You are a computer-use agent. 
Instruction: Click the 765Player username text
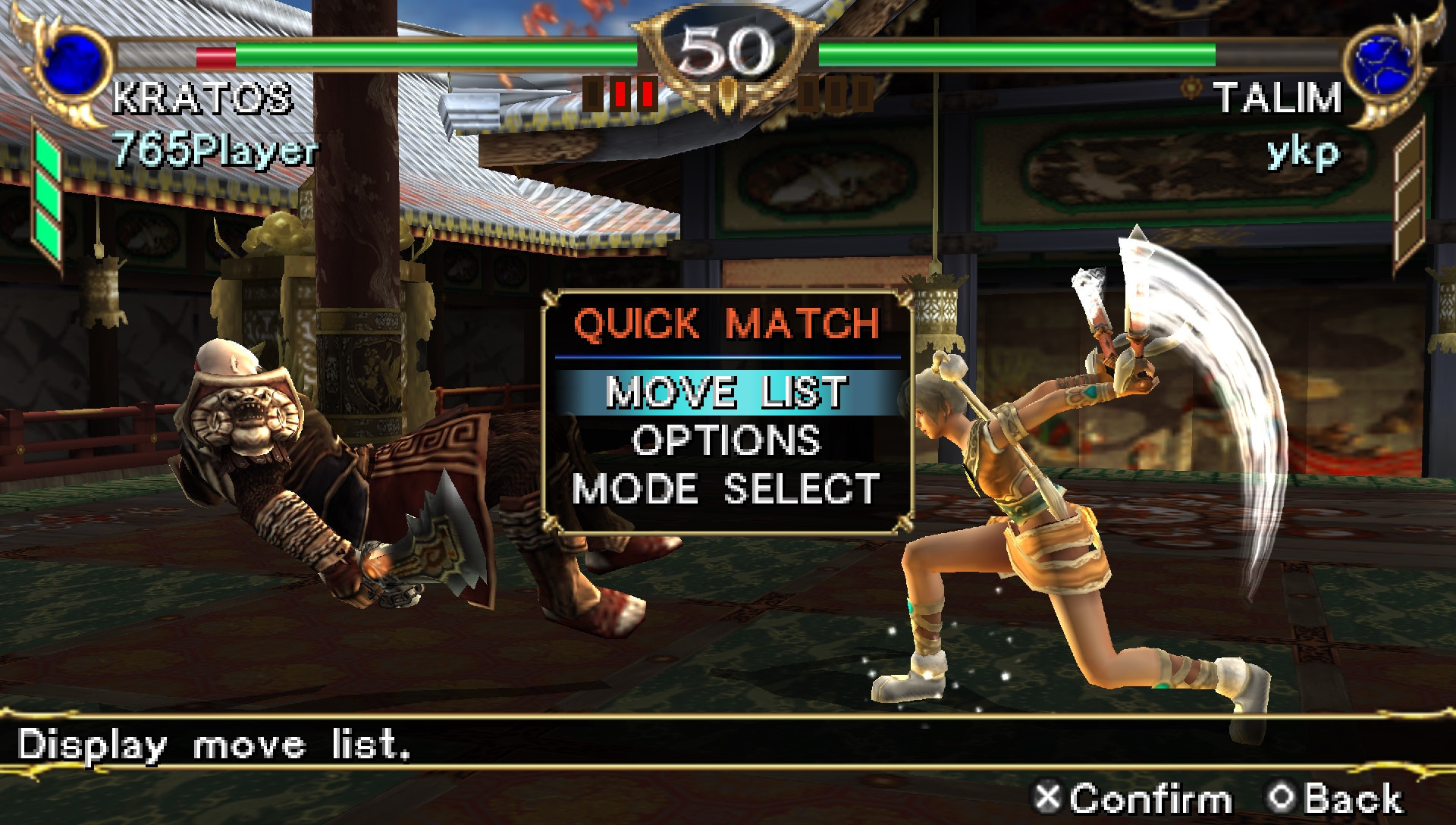click(x=215, y=152)
